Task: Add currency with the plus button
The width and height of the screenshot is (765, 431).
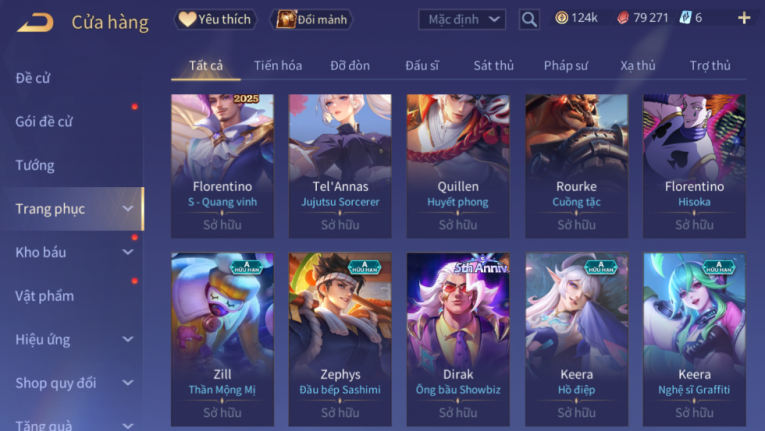Action: point(743,18)
